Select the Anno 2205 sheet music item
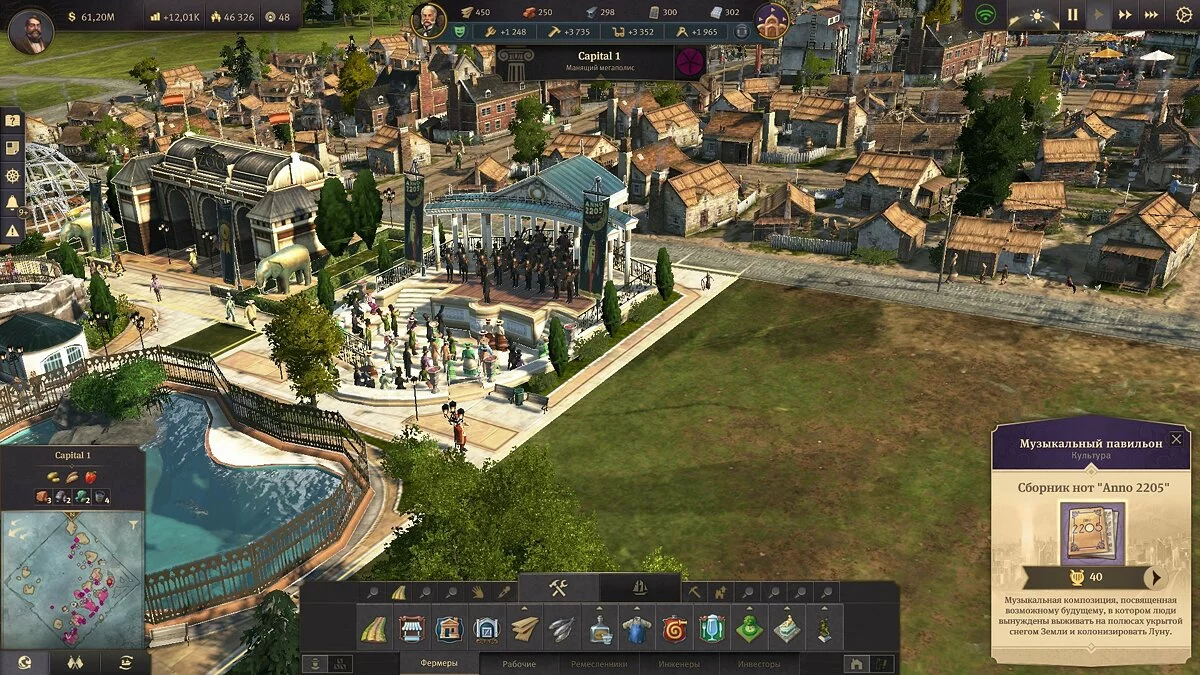This screenshot has height=675, width=1200. [x=1092, y=534]
